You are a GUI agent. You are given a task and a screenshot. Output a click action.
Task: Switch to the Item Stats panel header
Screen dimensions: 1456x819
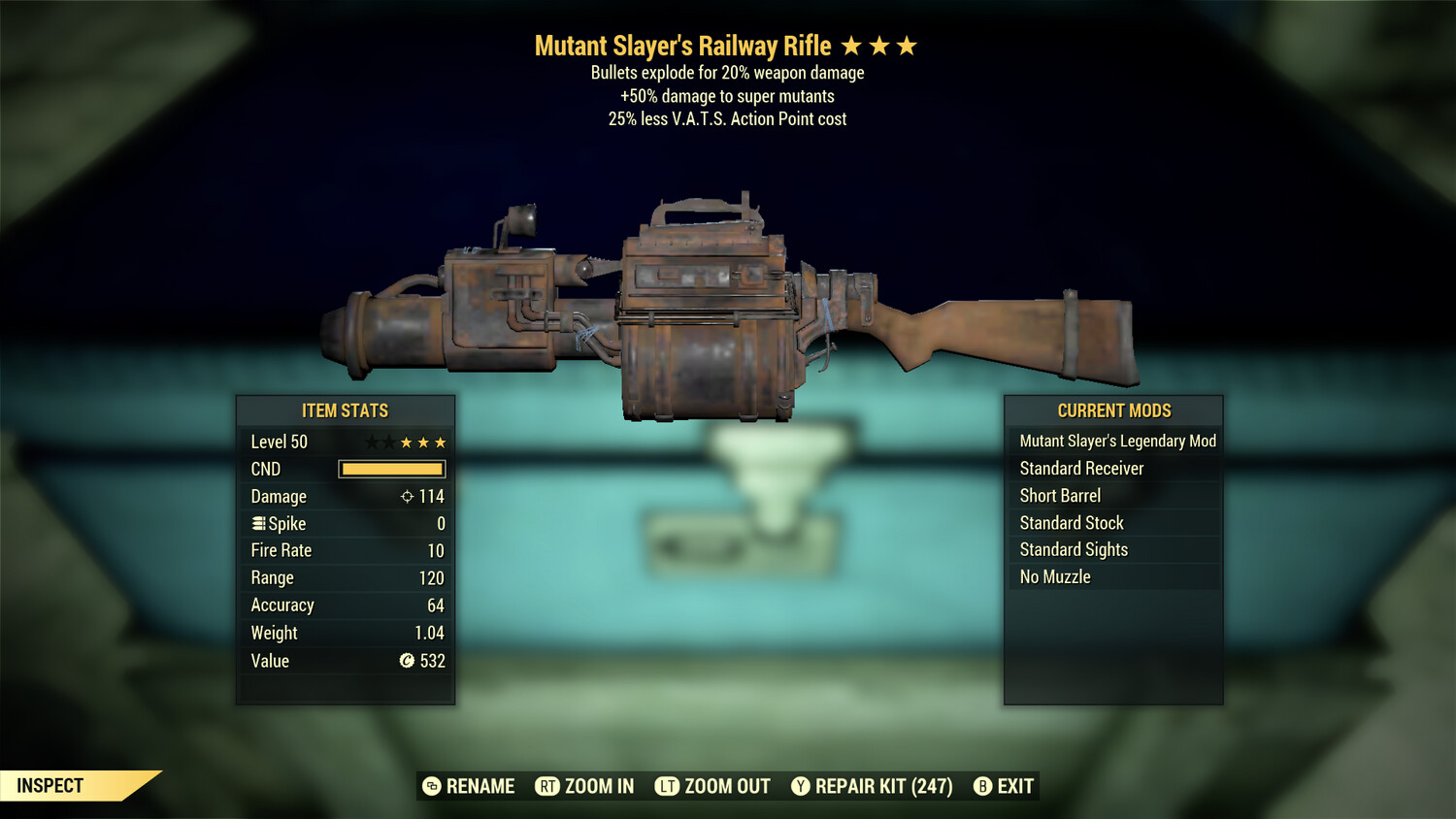point(346,410)
